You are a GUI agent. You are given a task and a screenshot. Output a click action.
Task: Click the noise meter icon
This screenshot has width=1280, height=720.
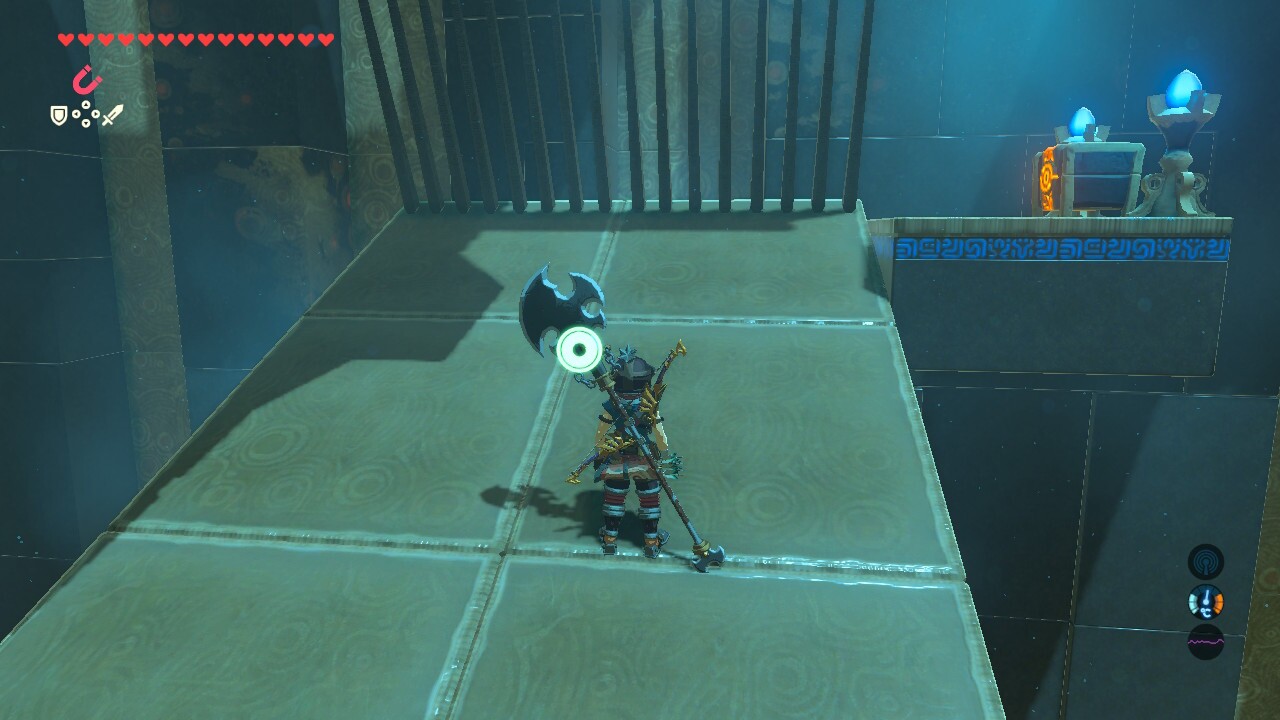coord(1206,640)
